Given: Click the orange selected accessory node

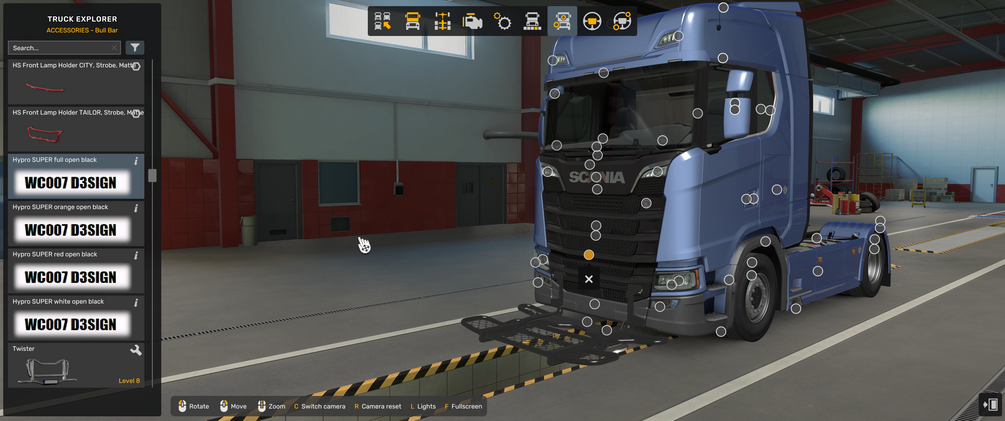Looking at the screenshot, I should point(589,255).
